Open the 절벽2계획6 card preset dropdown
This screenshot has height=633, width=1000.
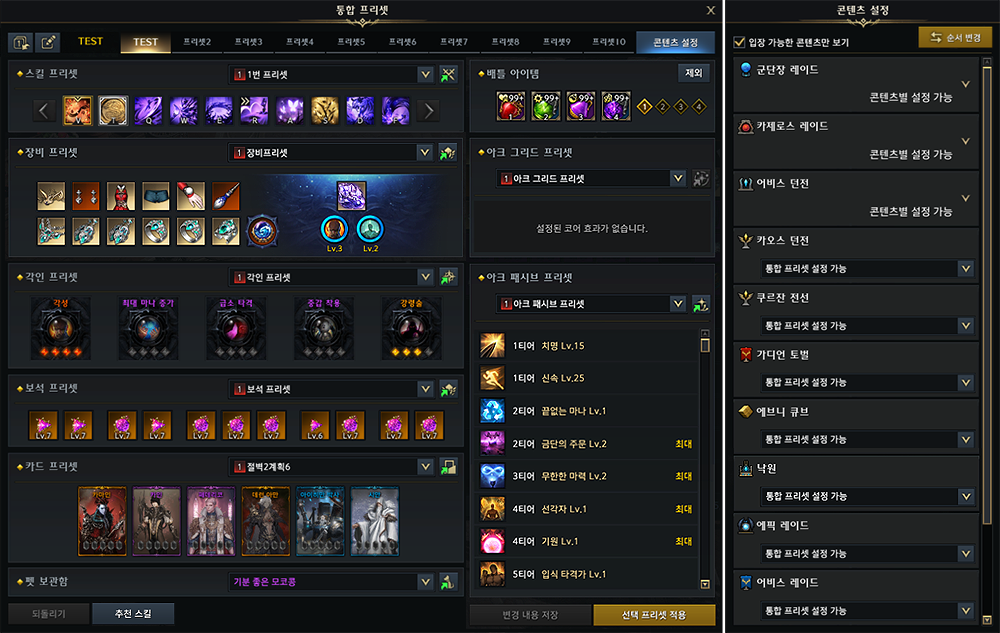pyautogui.click(x=425, y=467)
